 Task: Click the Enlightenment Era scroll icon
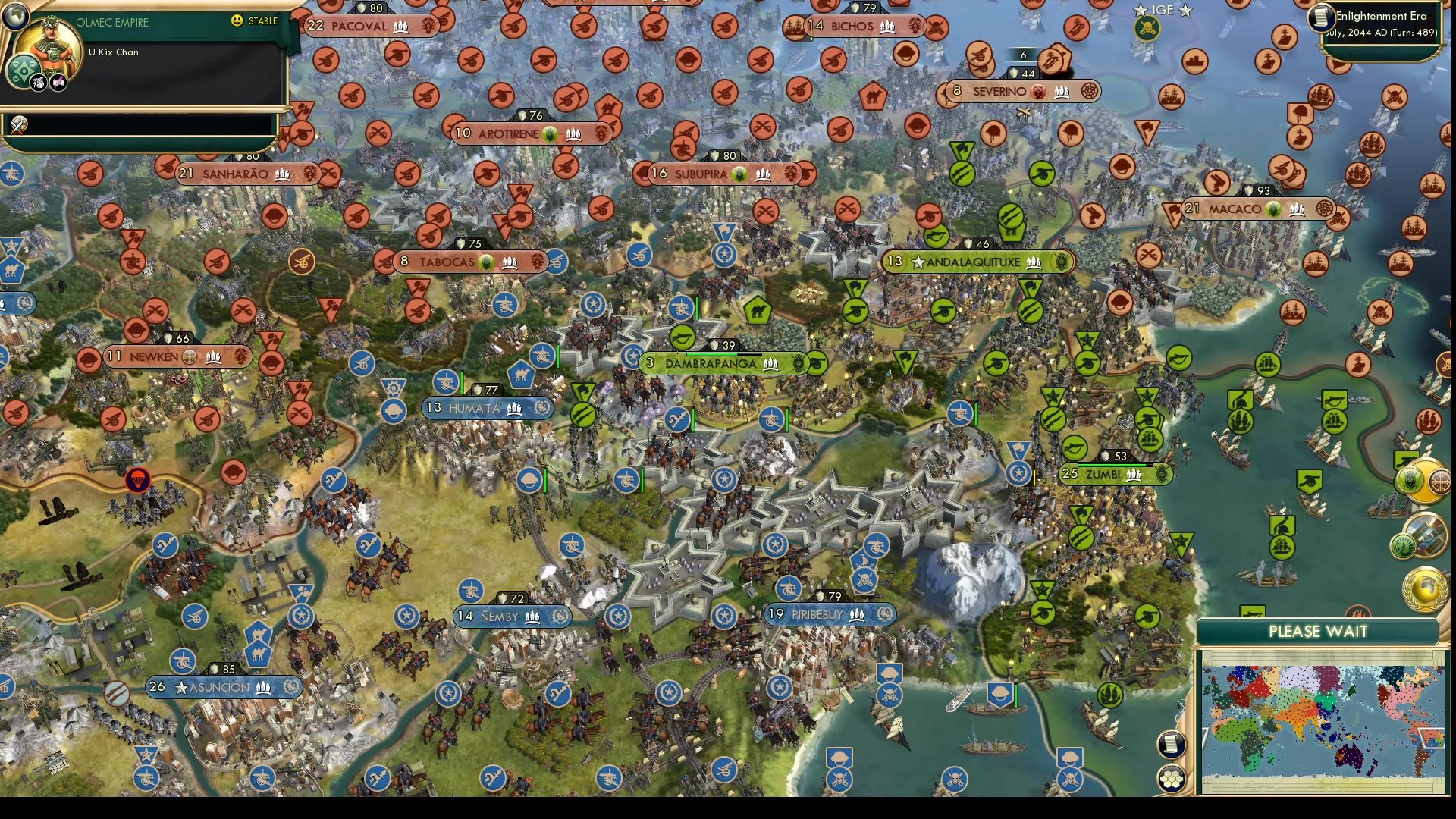click(1320, 18)
